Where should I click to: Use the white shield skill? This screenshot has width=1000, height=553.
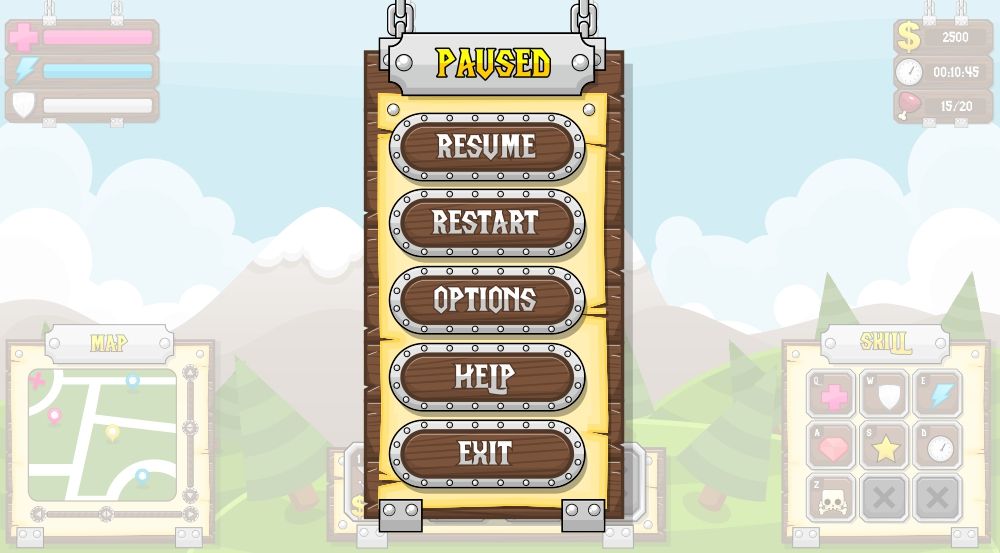tap(885, 395)
